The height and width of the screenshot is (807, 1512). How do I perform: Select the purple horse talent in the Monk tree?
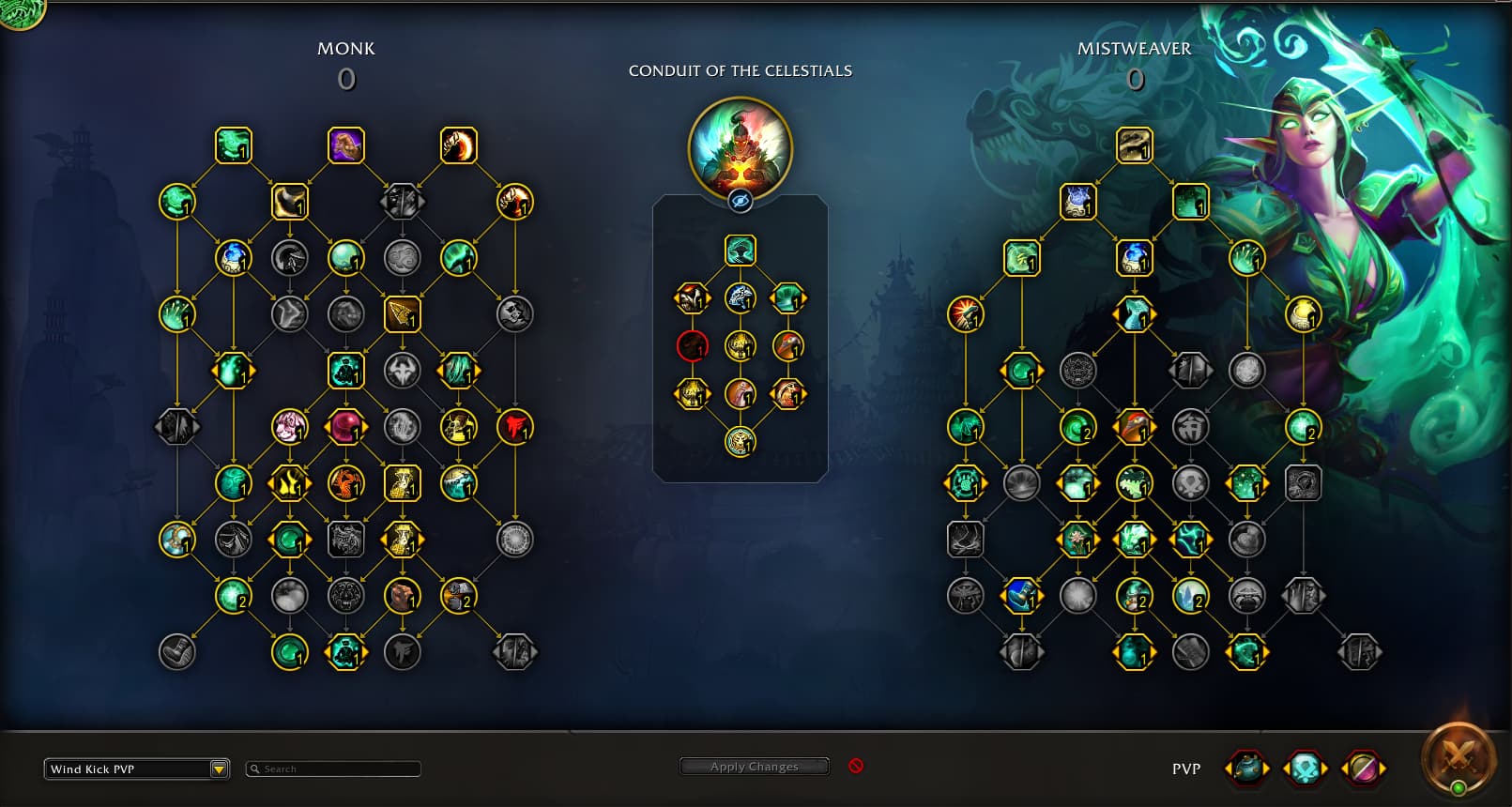pyautogui.click(x=346, y=145)
